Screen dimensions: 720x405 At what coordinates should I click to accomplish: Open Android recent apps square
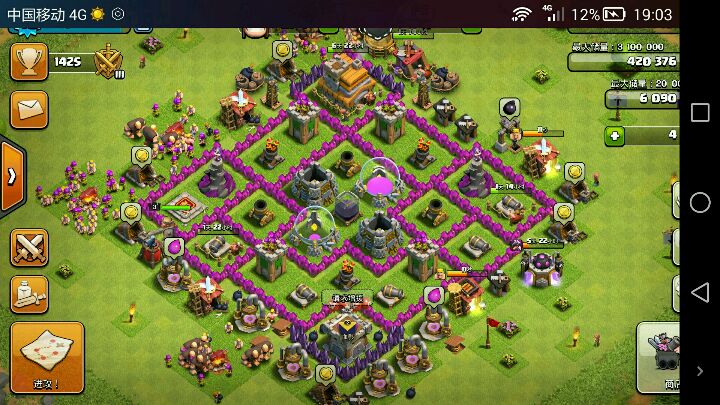(699, 112)
